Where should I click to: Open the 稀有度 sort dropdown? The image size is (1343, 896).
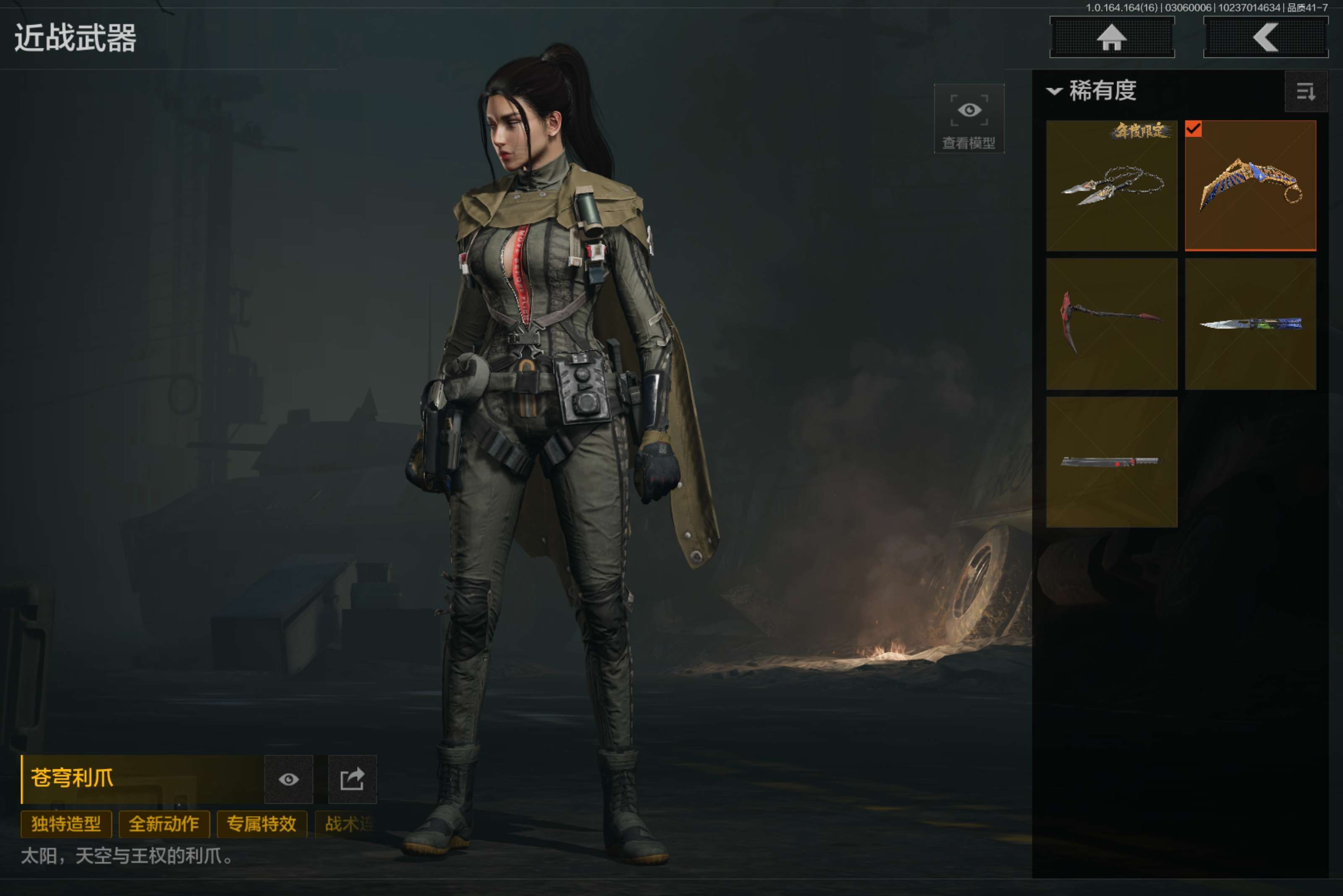[x=1092, y=91]
